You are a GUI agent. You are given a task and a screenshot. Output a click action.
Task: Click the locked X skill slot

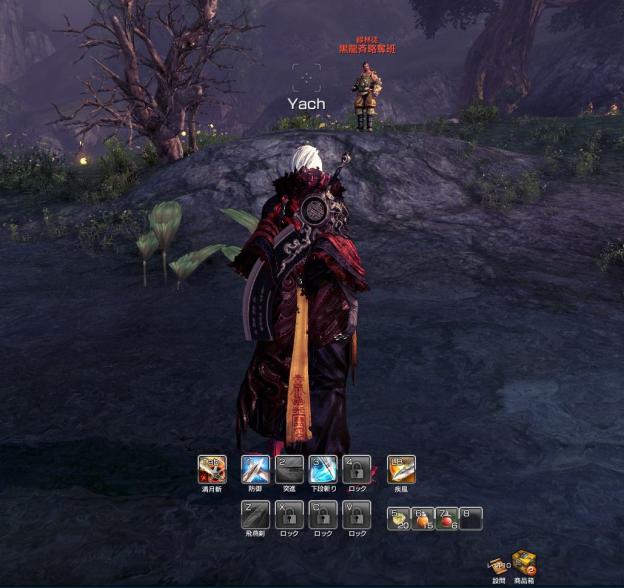289,515
